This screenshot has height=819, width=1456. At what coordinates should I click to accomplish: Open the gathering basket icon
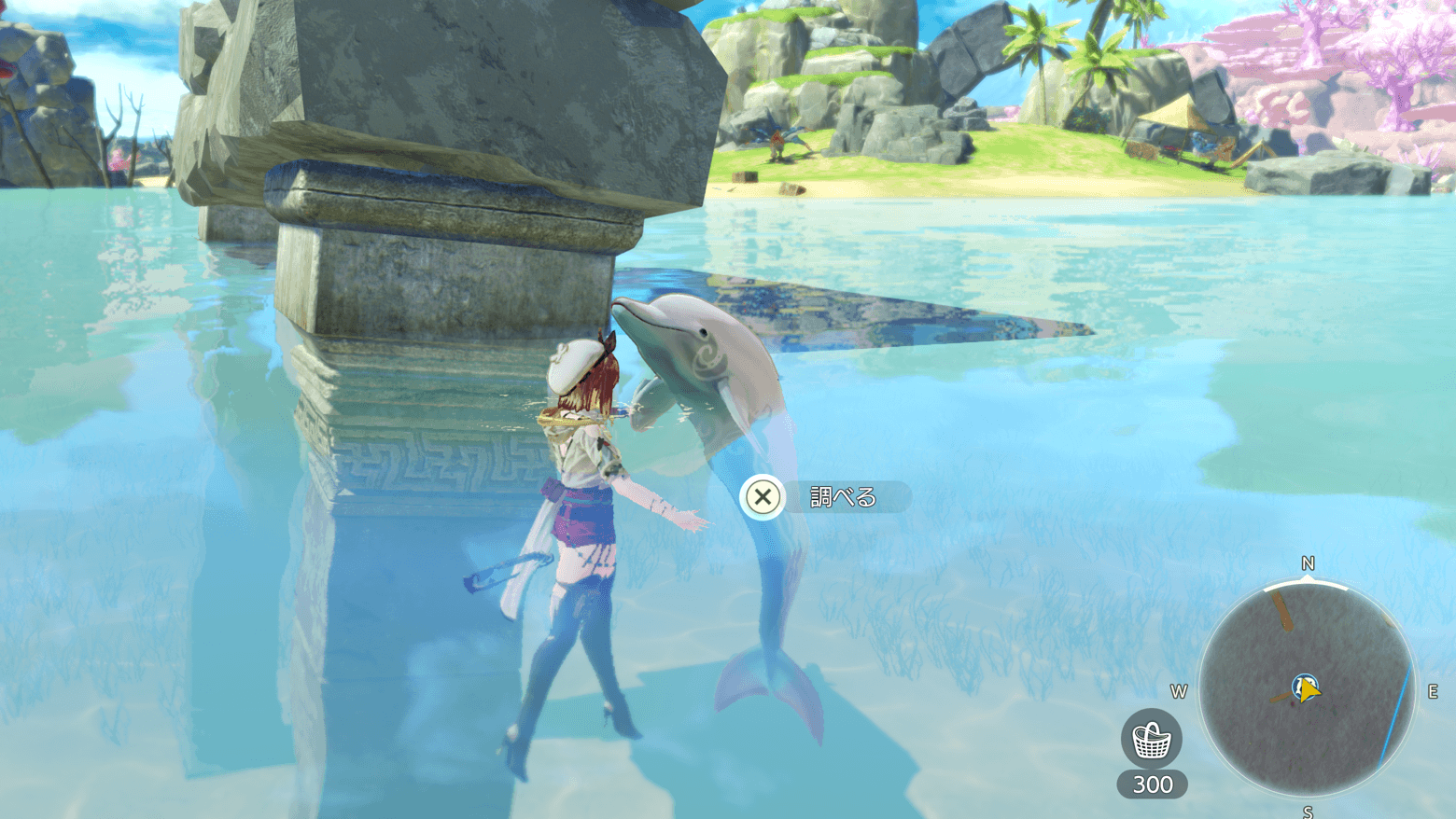pyautogui.click(x=1152, y=740)
